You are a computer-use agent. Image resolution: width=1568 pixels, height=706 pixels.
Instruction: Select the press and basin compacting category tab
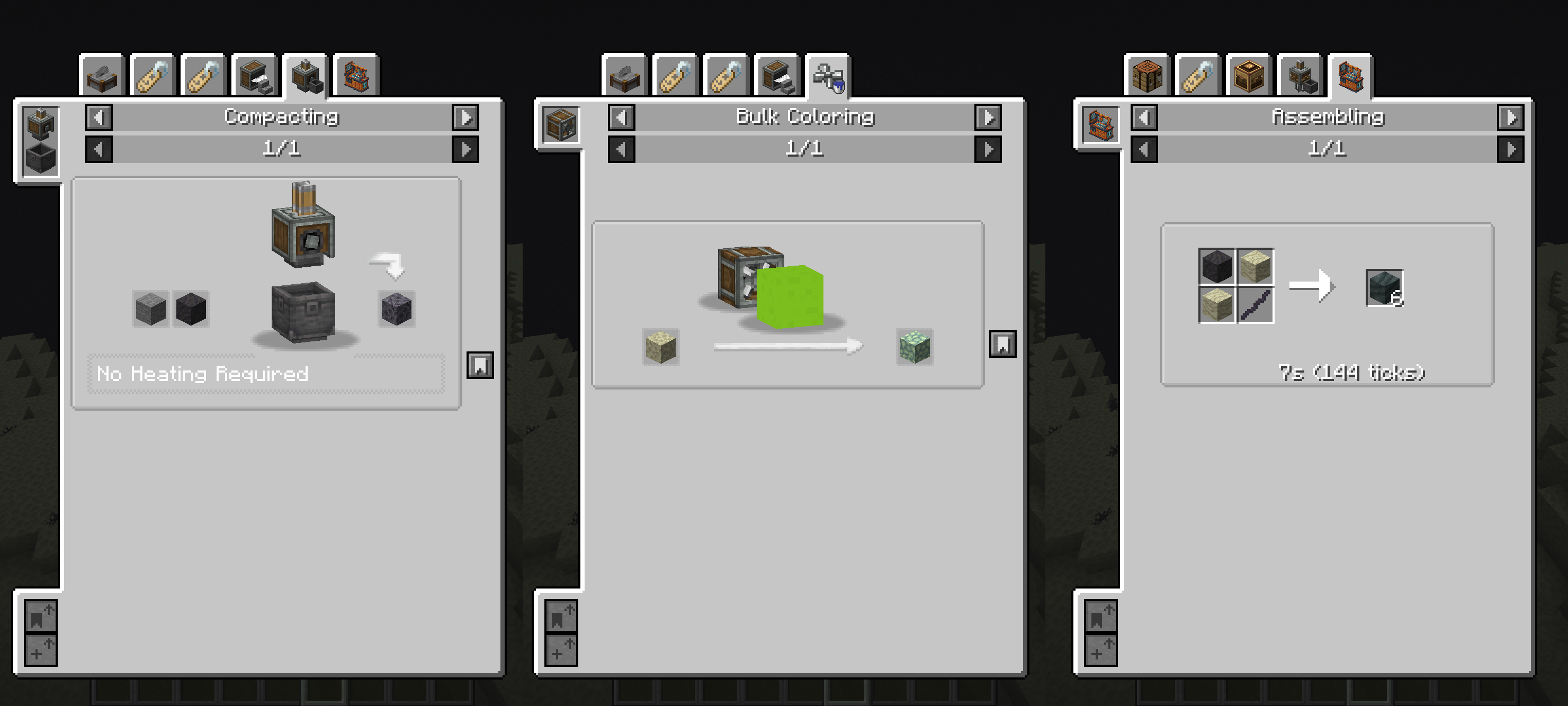(304, 75)
